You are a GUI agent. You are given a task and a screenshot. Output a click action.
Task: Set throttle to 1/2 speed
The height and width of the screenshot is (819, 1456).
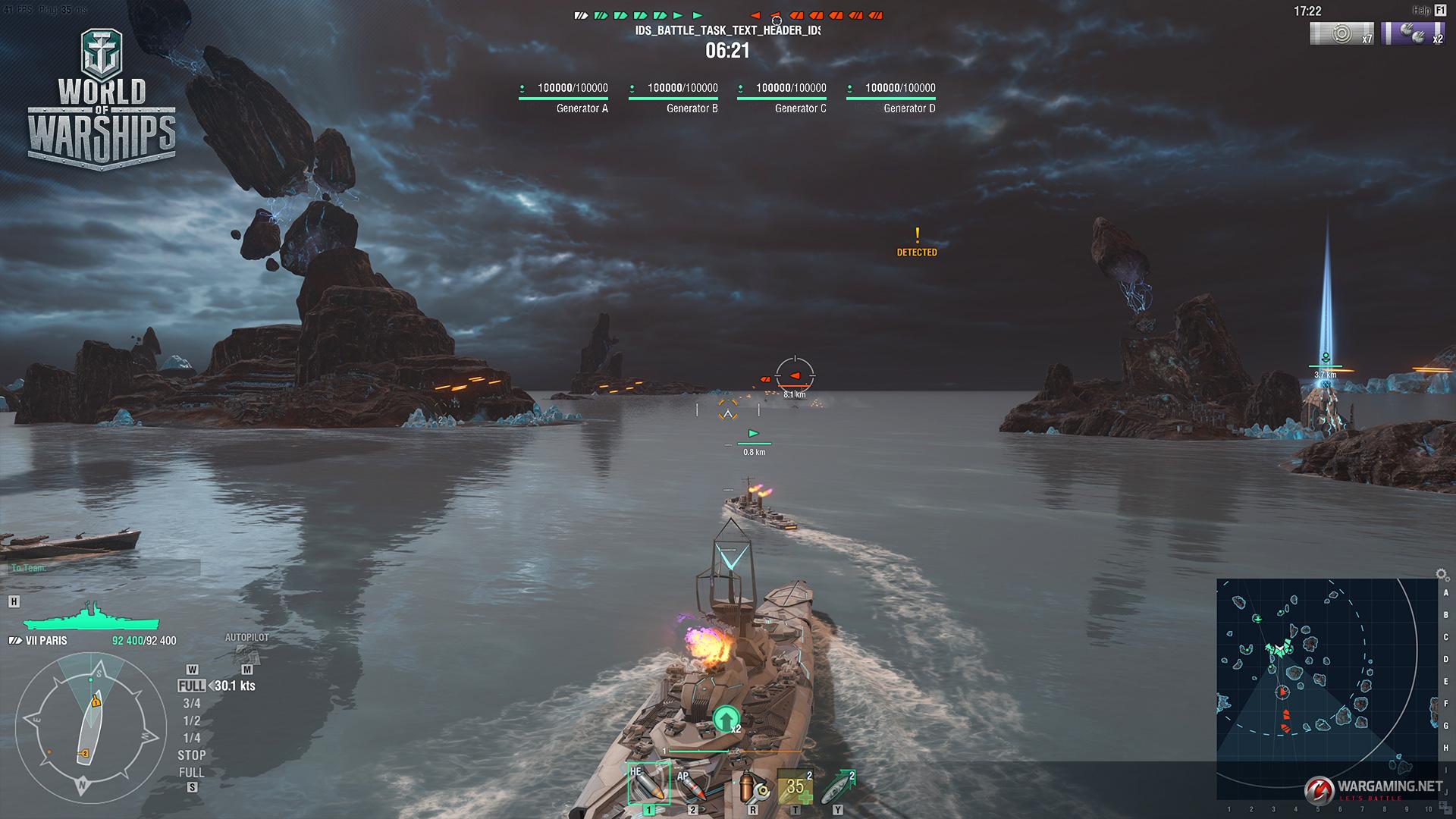pos(191,720)
